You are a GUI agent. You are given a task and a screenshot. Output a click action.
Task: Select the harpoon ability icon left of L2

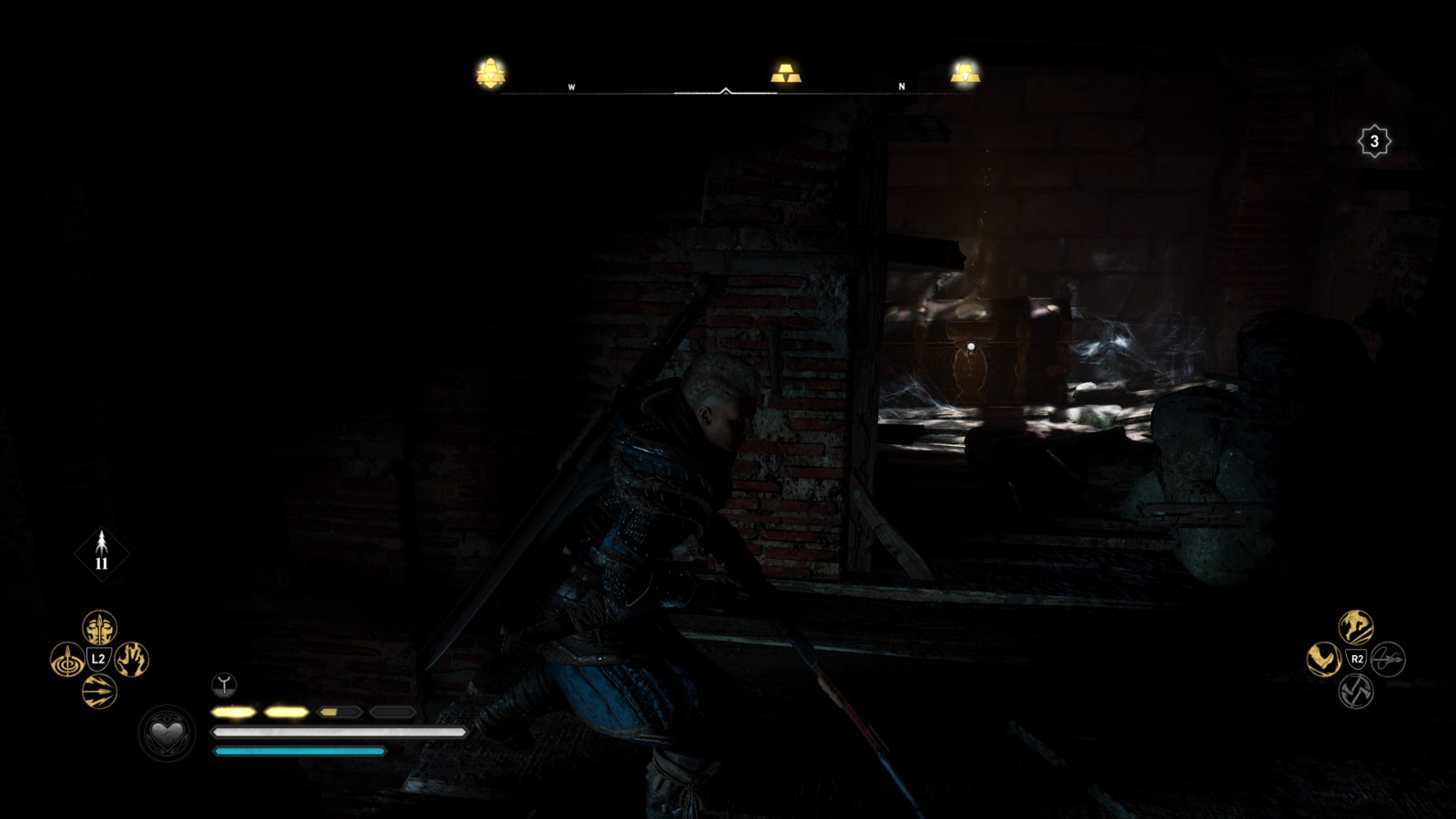[67, 660]
